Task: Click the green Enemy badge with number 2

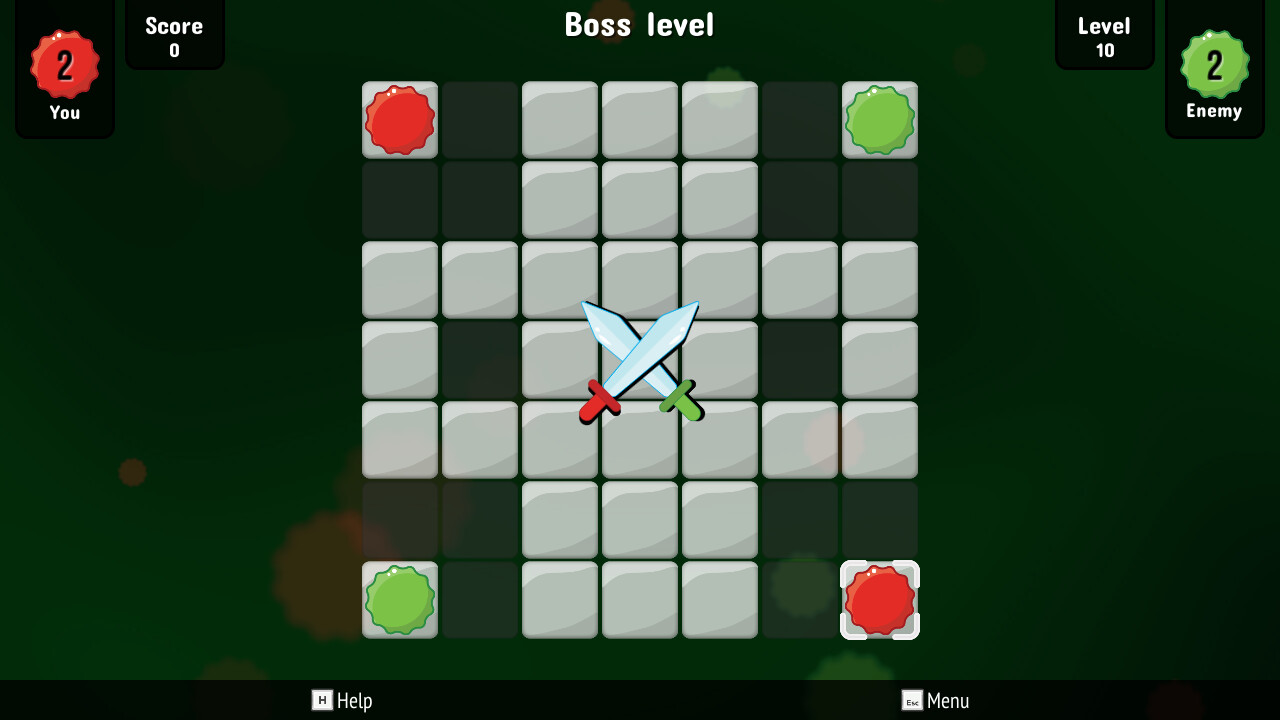Action: (1214, 63)
